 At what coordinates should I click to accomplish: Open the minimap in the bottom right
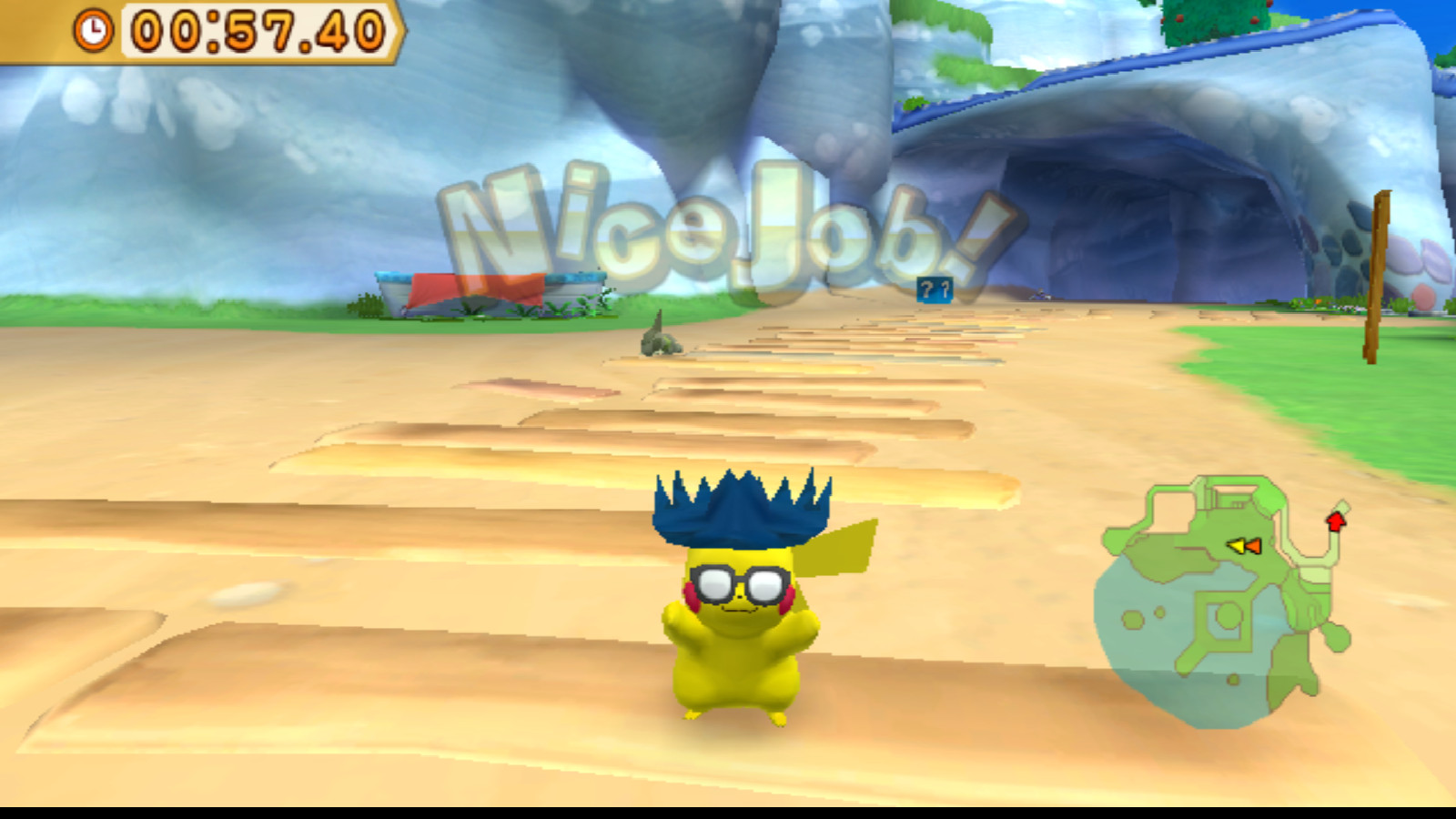[1228, 601]
